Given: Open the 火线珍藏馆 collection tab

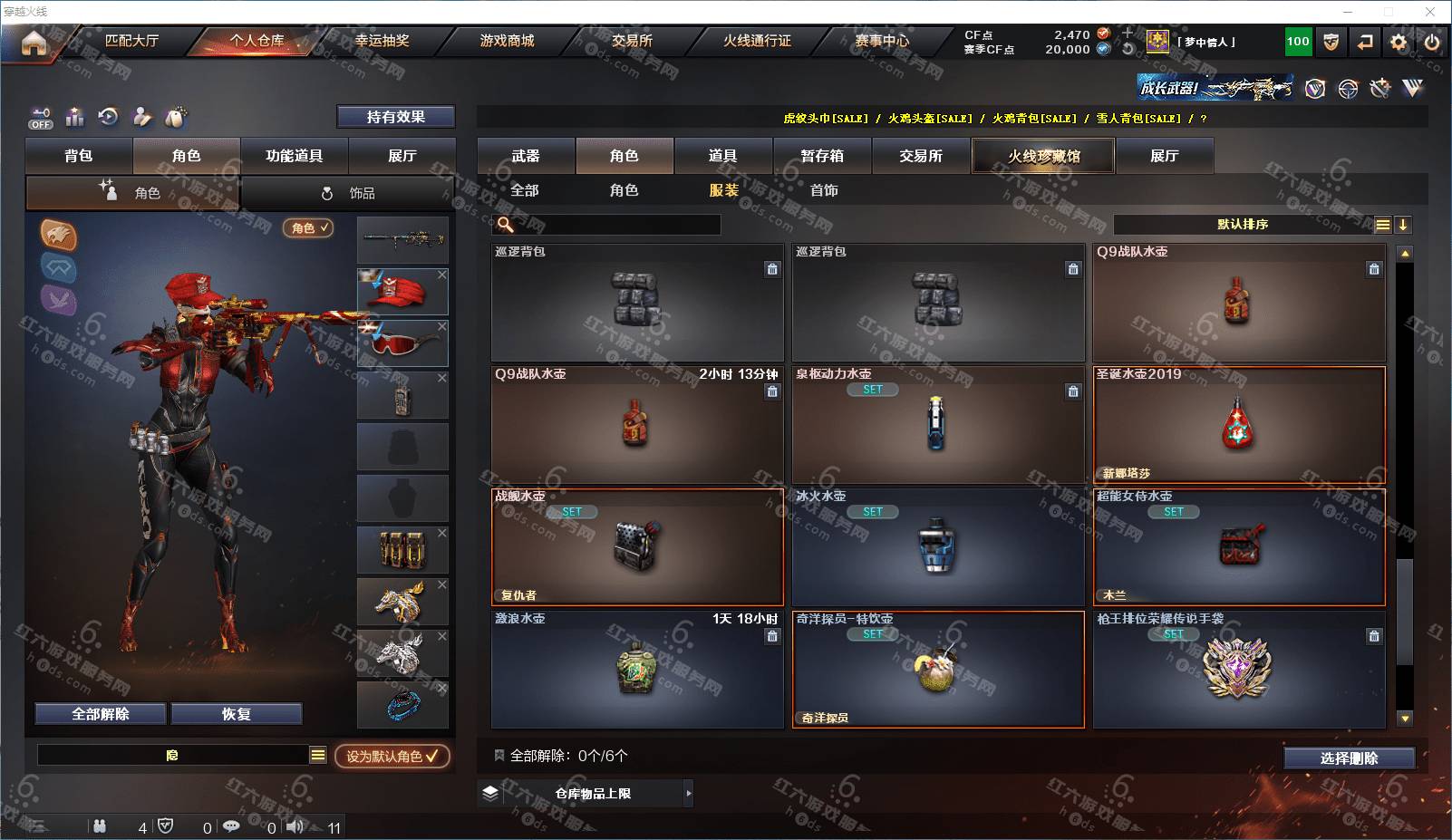Looking at the screenshot, I should tap(1043, 156).
